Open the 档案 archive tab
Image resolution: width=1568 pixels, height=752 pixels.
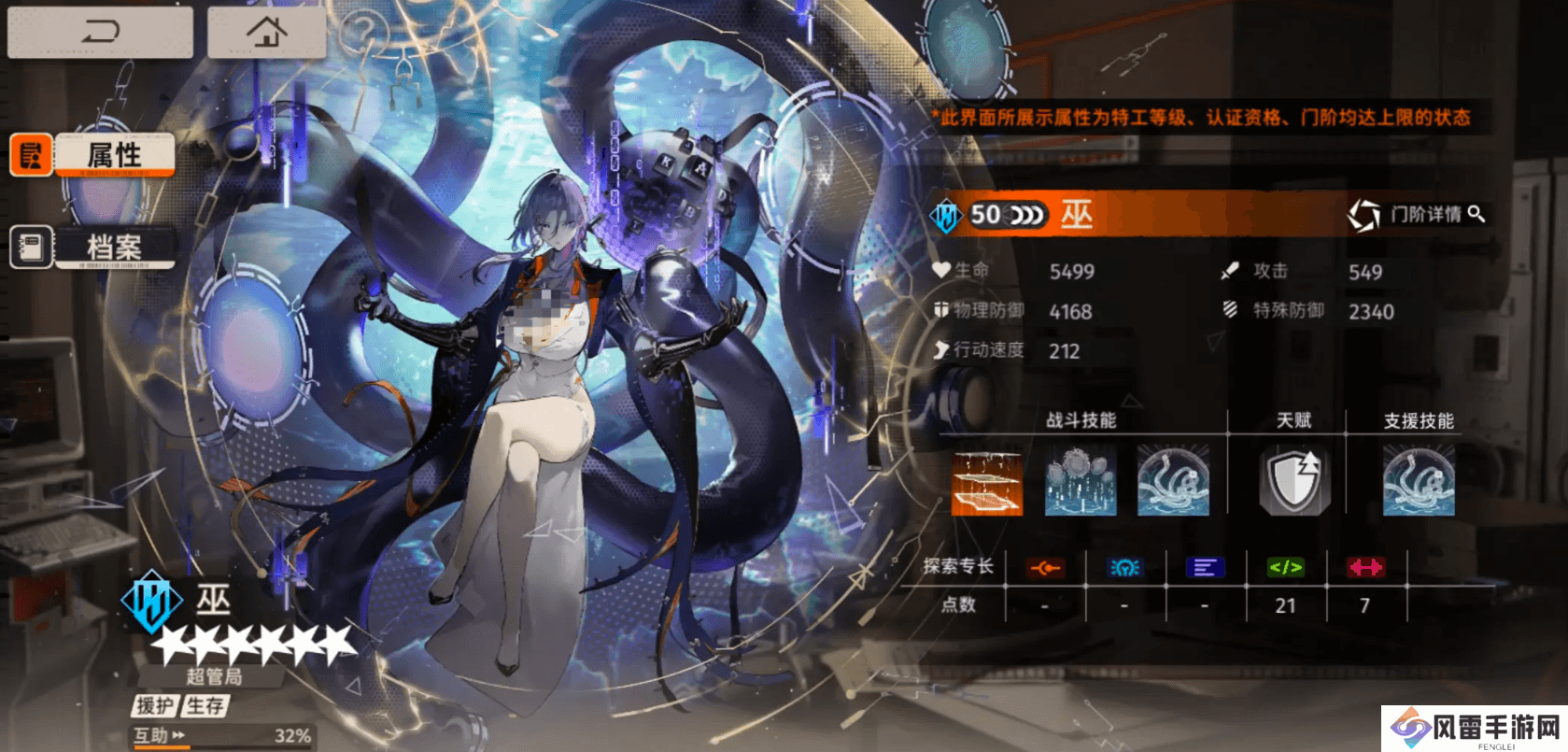coord(114,248)
